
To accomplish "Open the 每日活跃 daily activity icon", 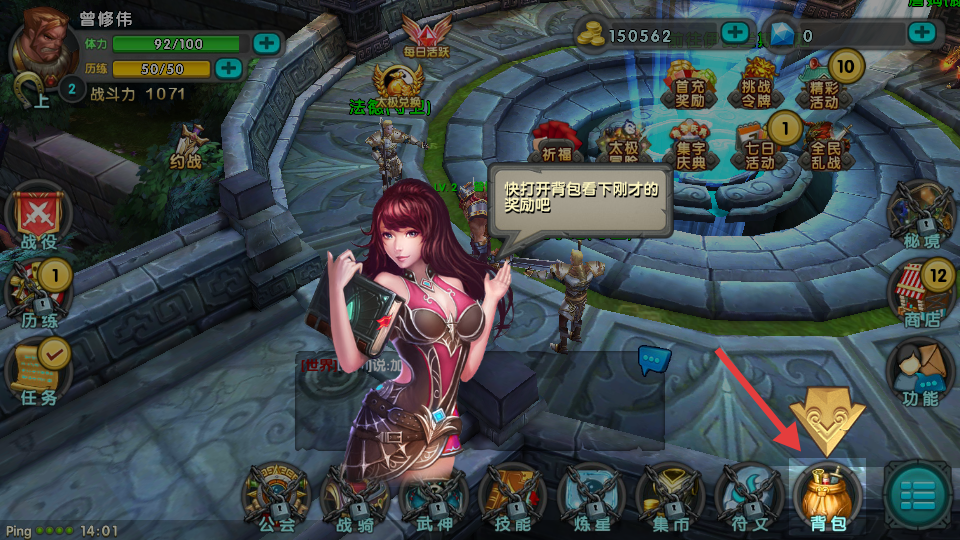I will click(x=421, y=38).
